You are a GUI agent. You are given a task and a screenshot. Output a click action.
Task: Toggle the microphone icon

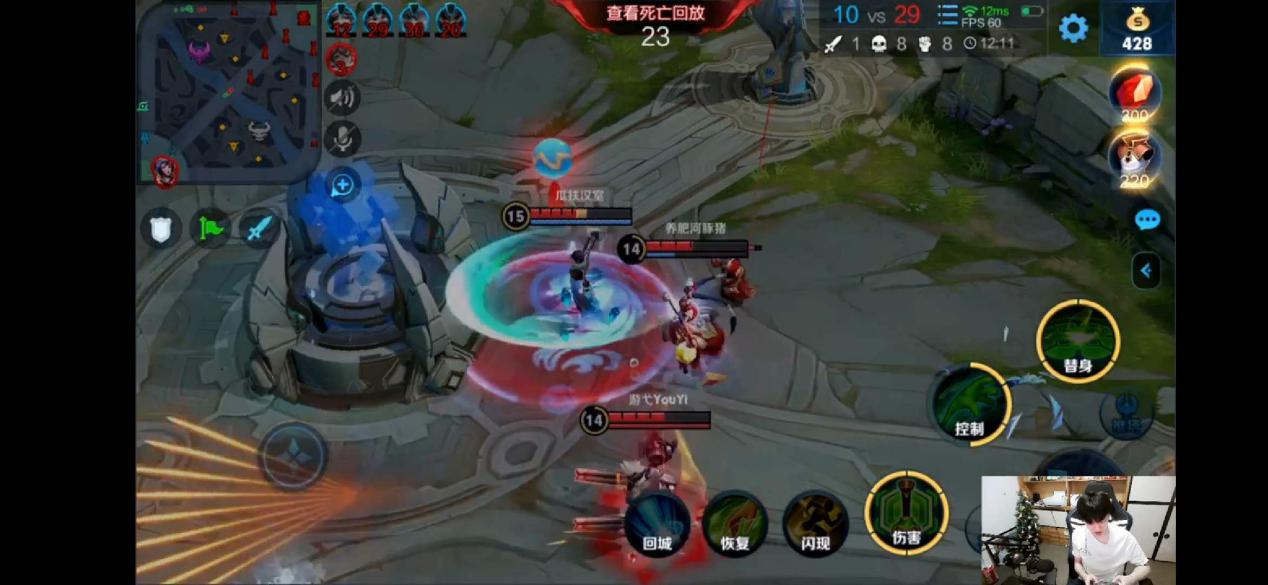tap(342, 139)
